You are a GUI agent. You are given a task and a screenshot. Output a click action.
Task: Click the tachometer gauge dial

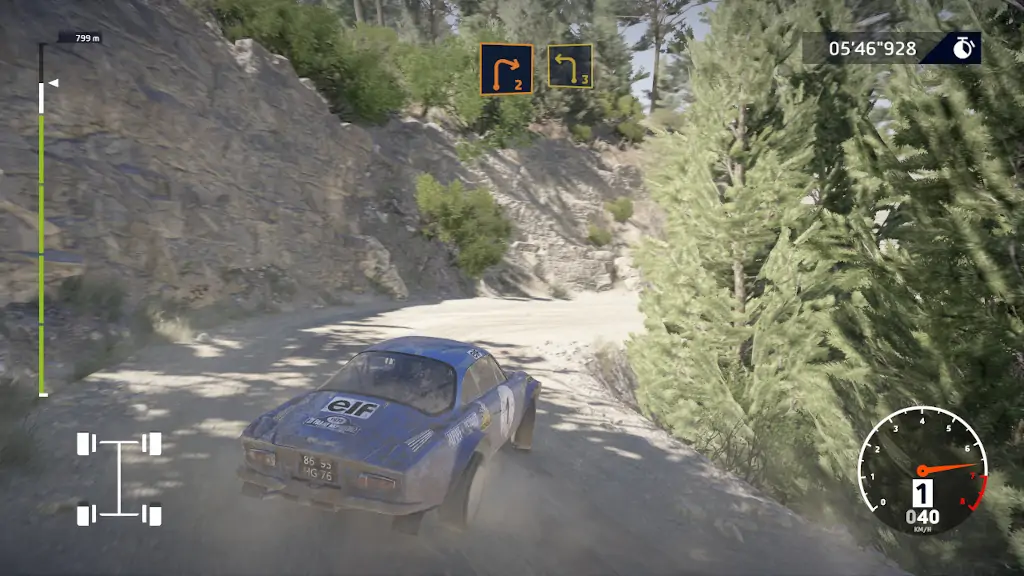tap(922, 470)
